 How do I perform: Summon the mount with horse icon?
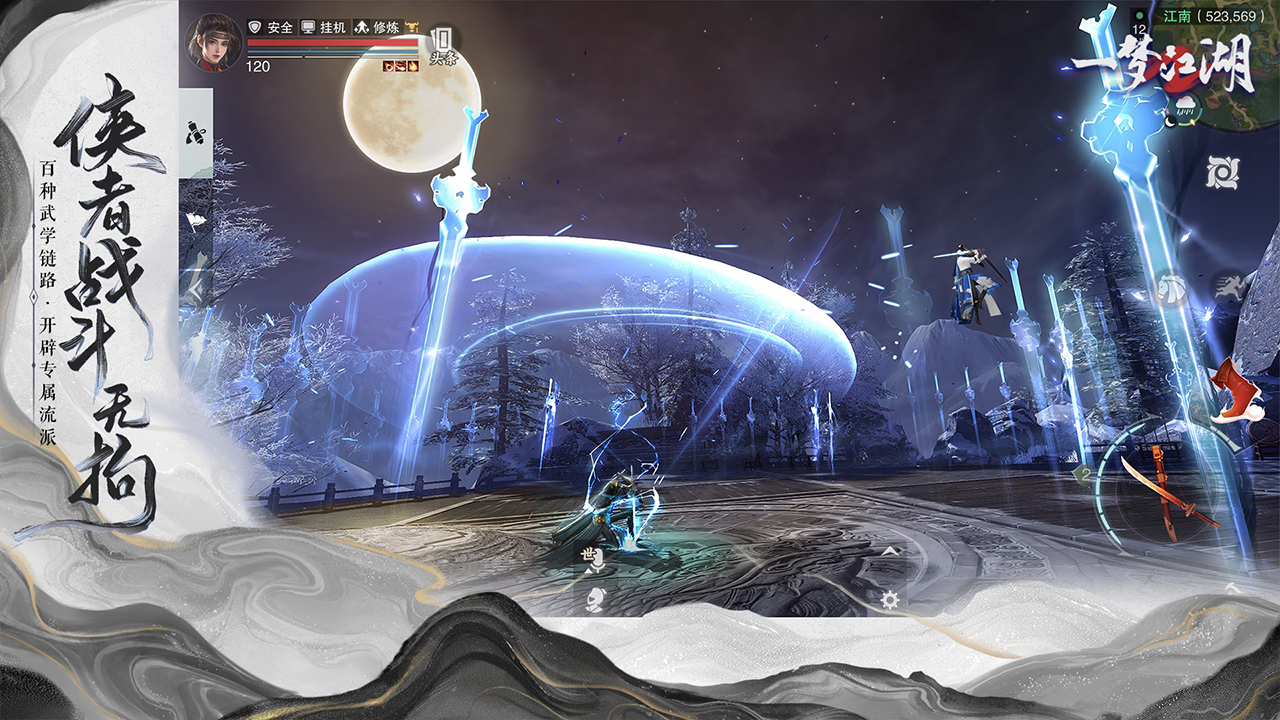[x=1171, y=290]
